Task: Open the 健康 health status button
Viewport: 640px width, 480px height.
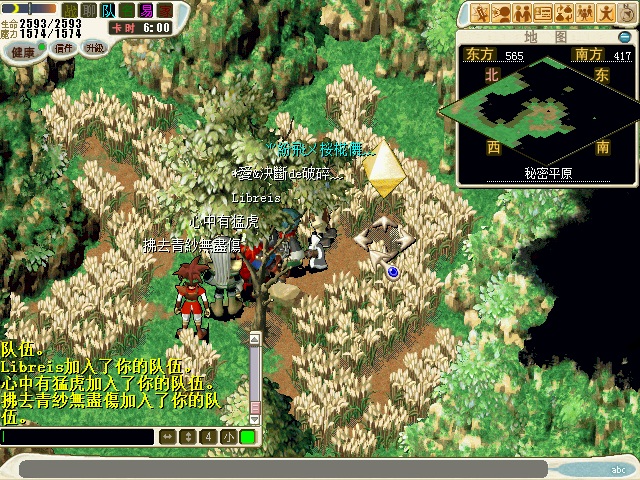Action: [x=24, y=51]
